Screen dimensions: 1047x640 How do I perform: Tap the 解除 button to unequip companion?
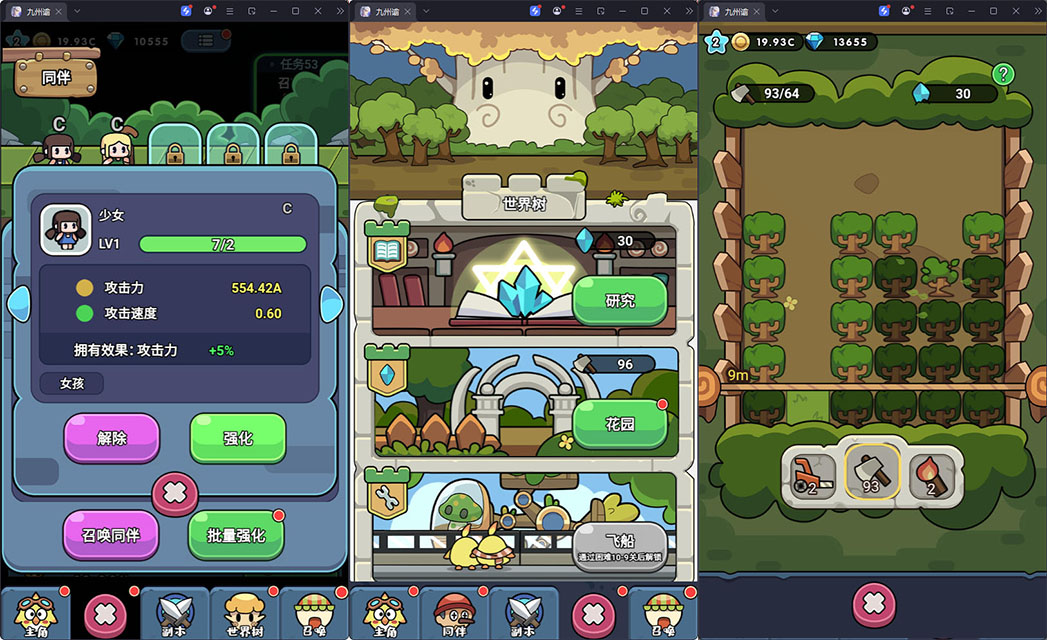111,437
